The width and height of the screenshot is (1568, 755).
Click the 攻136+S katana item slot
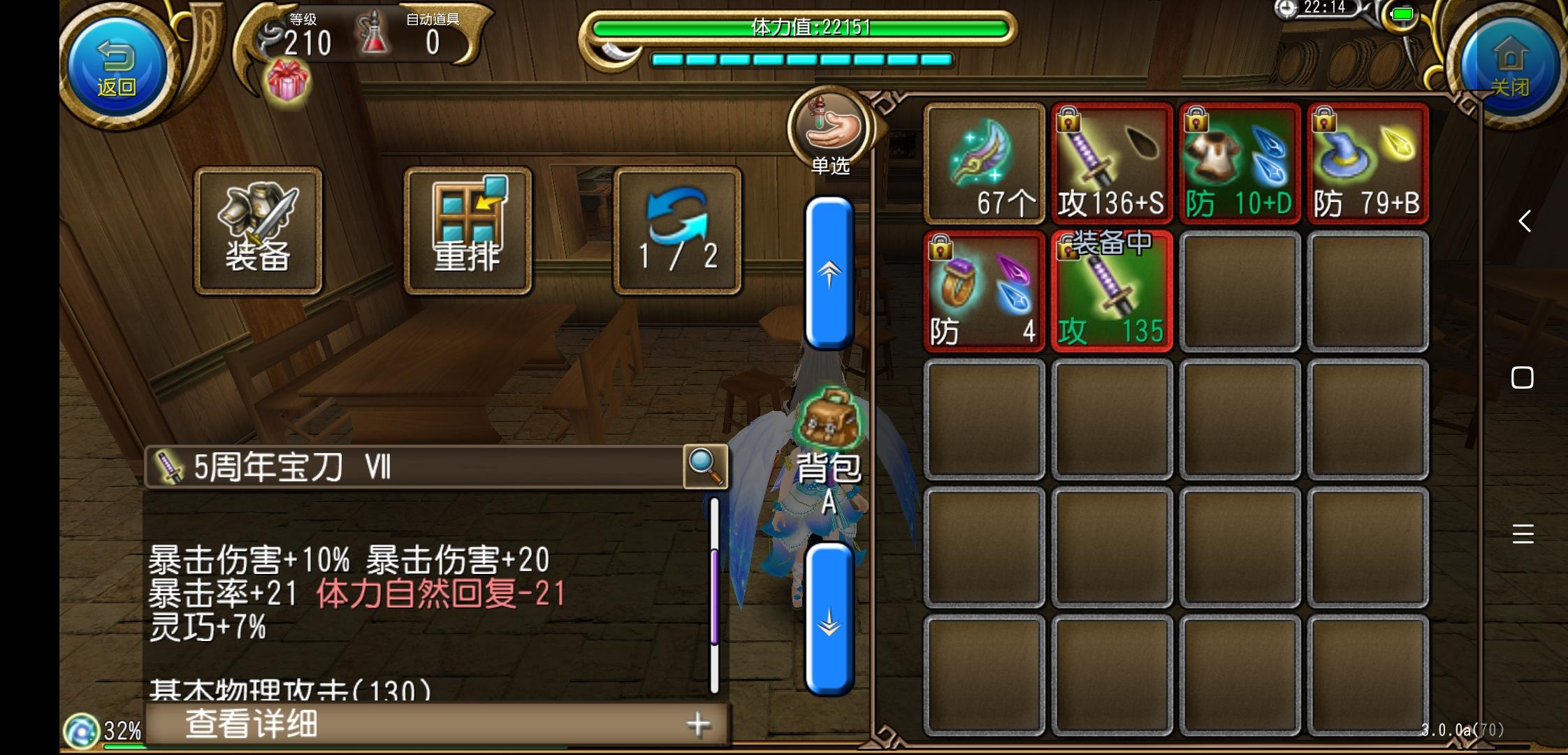click(1112, 162)
